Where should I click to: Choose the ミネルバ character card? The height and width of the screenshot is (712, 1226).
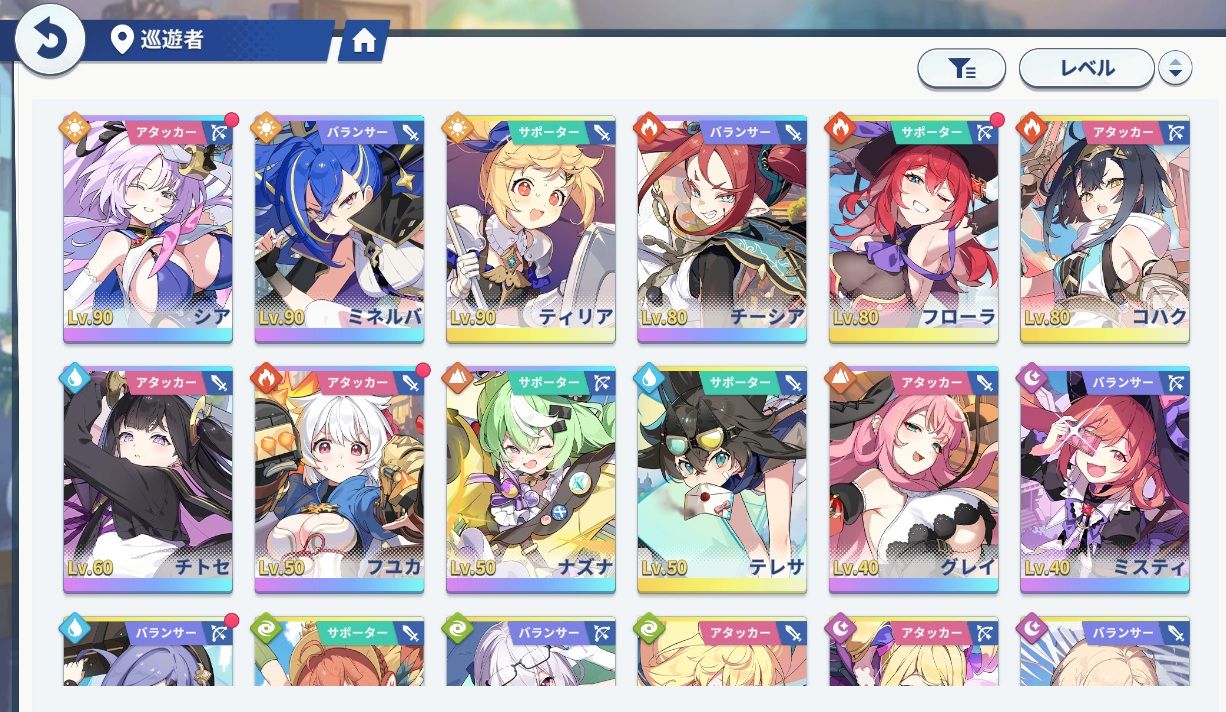[x=339, y=230]
